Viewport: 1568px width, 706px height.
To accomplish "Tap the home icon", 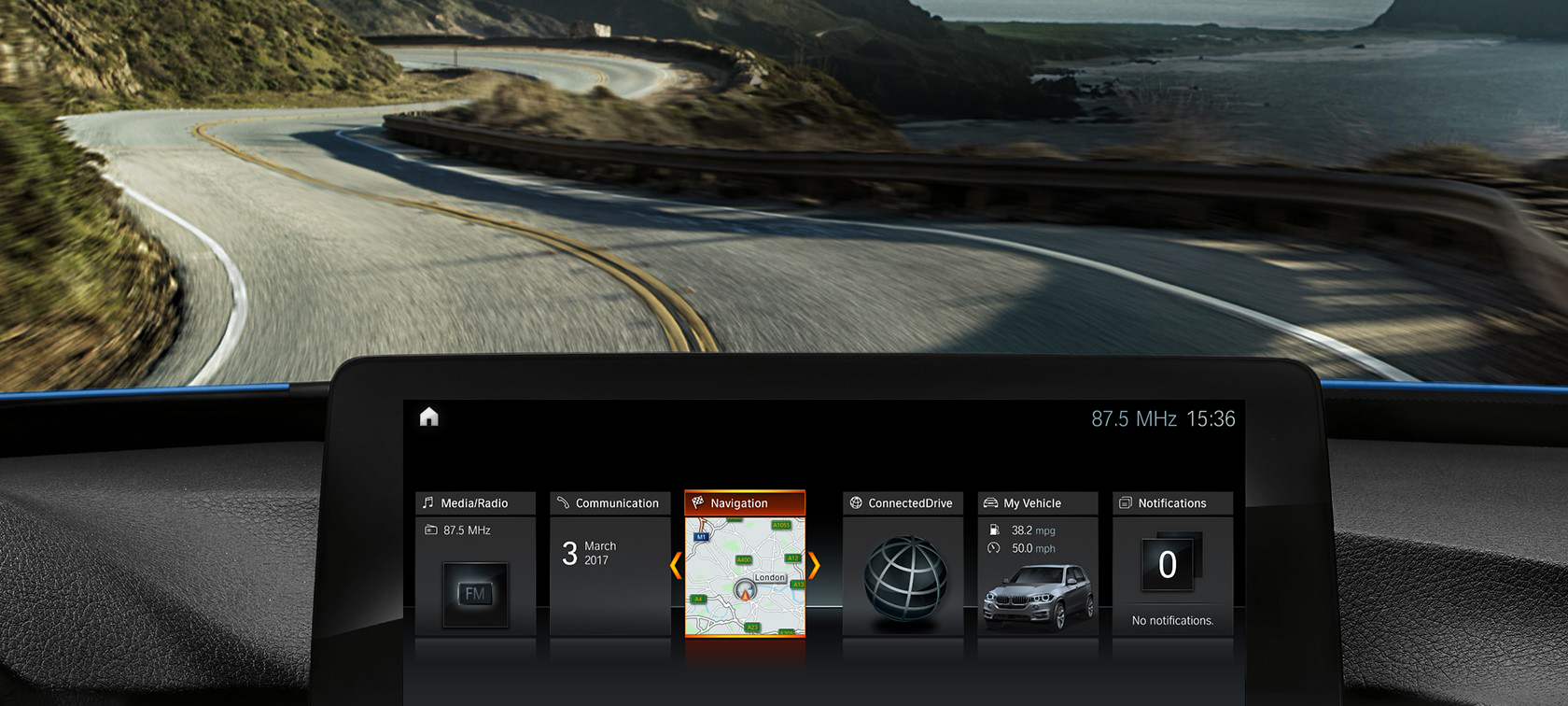I will tap(429, 417).
